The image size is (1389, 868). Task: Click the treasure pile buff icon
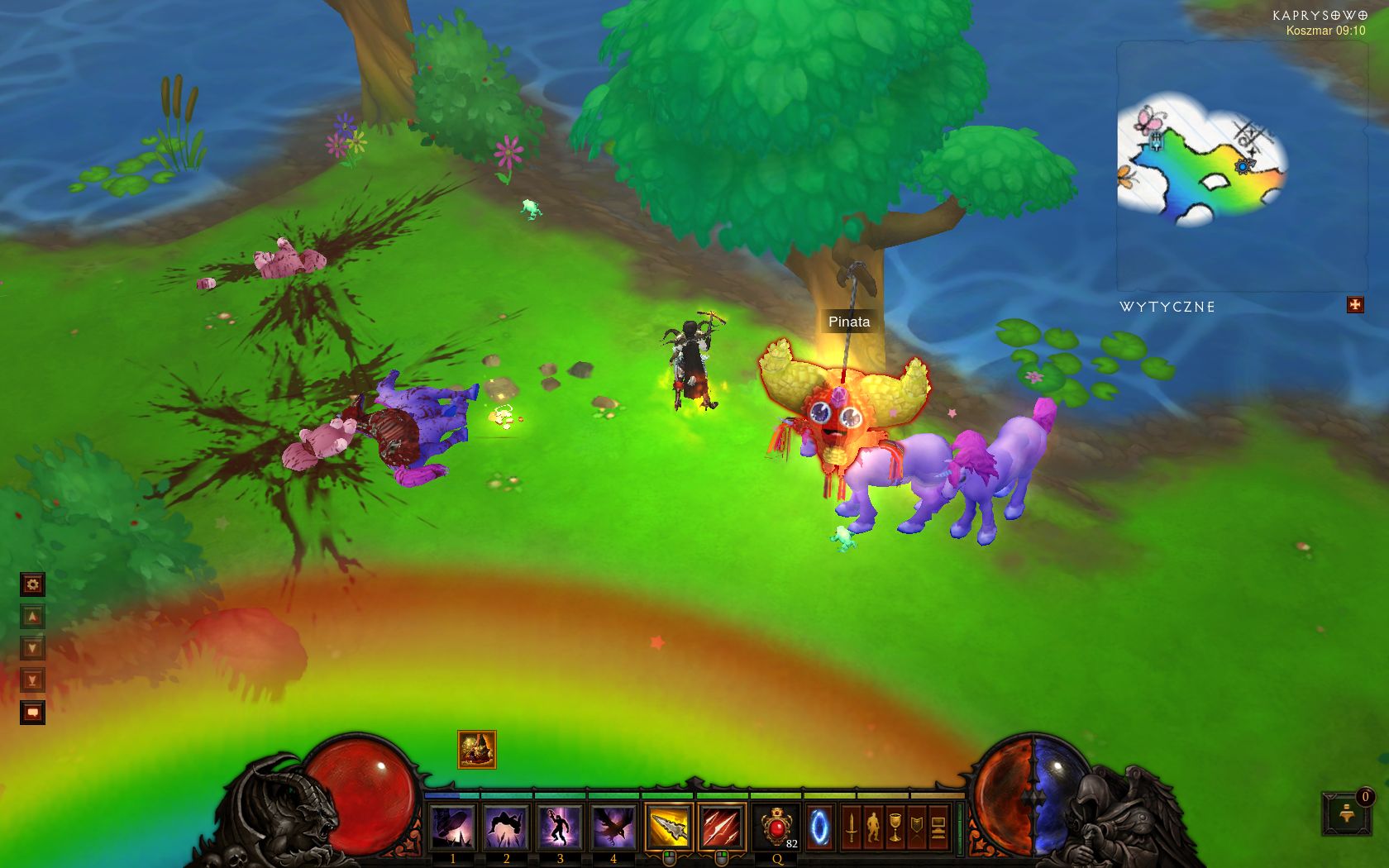click(x=477, y=750)
